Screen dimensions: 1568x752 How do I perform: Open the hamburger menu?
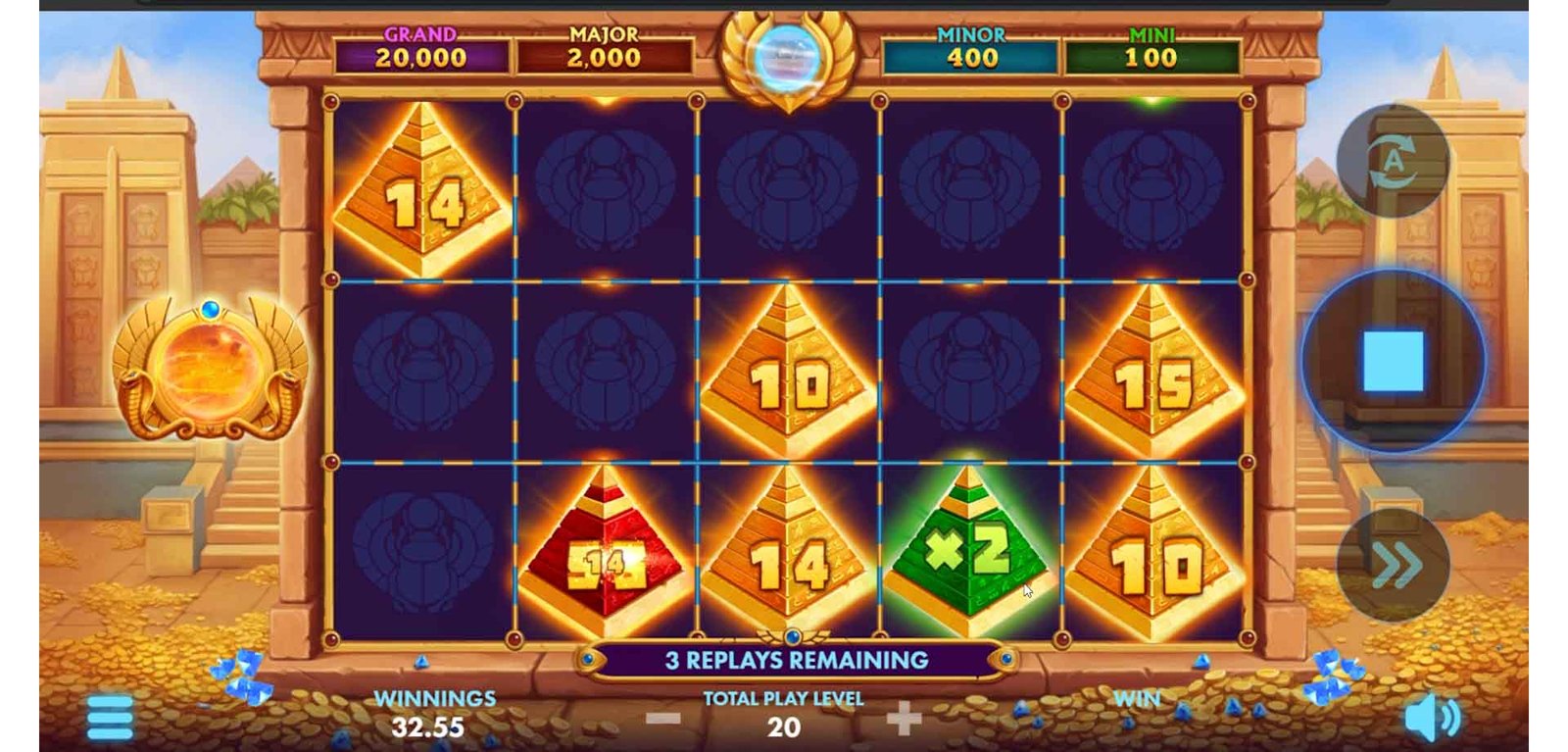point(110,719)
